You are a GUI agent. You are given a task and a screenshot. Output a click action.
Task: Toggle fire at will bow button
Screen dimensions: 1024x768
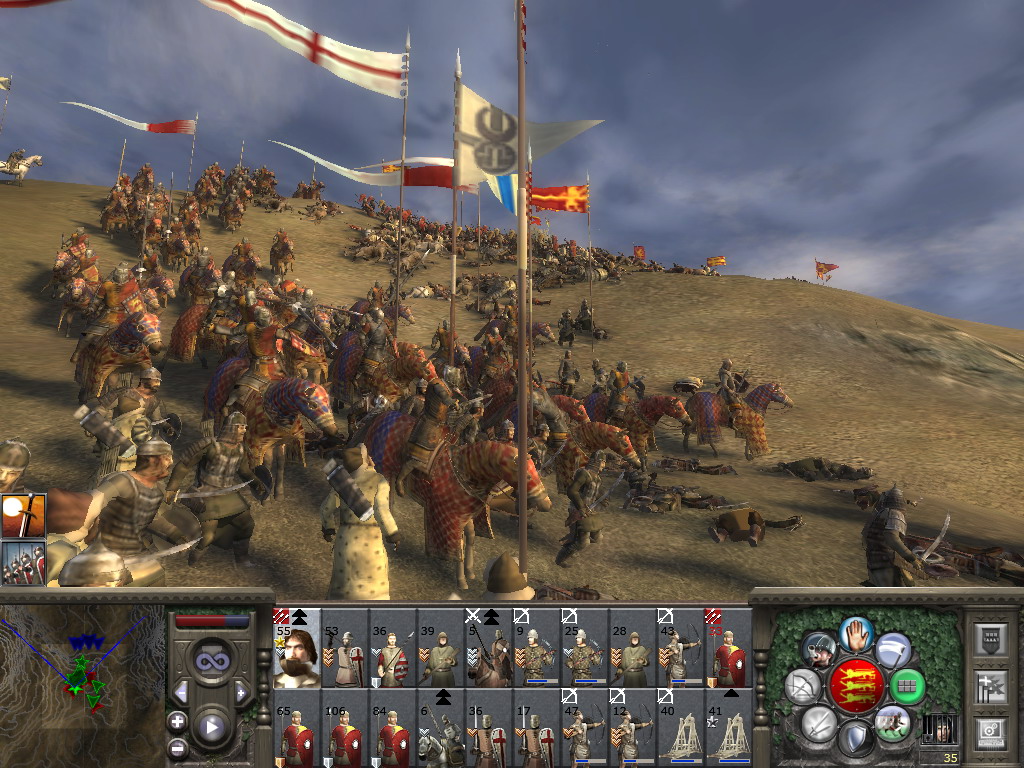tap(802, 686)
